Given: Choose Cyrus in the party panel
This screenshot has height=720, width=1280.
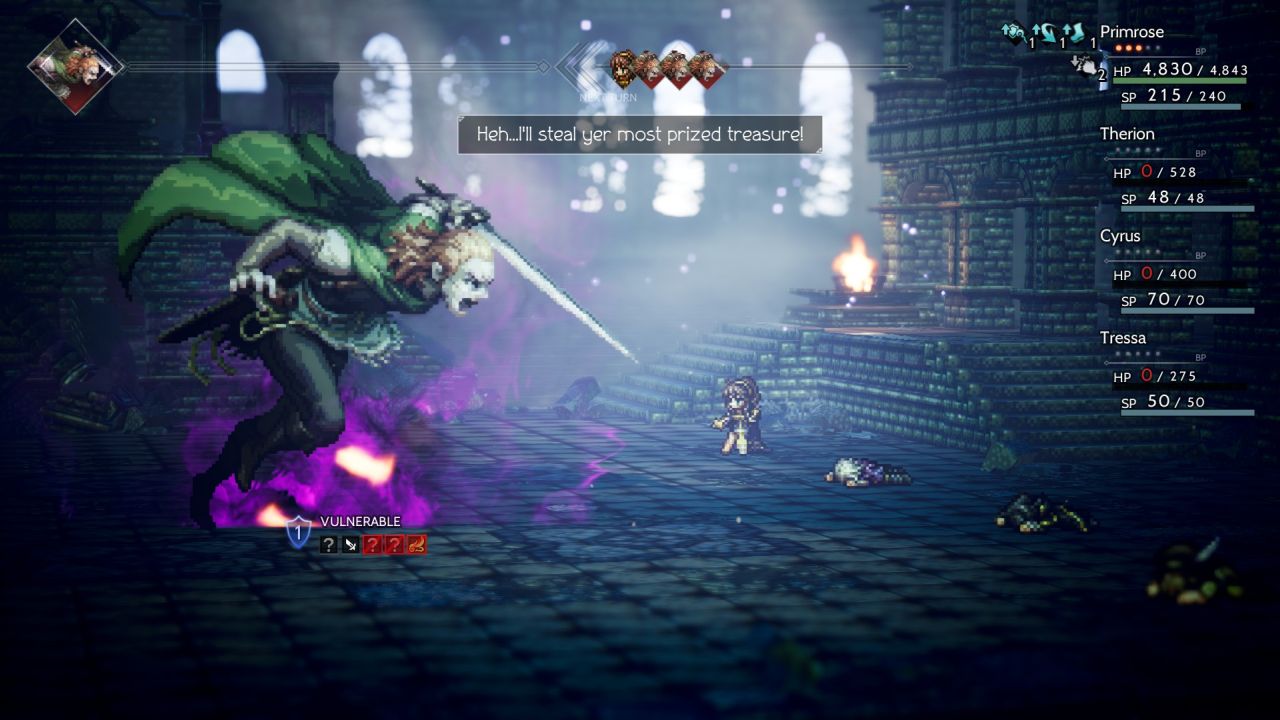Looking at the screenshot, I should [x=1120, y=236].
